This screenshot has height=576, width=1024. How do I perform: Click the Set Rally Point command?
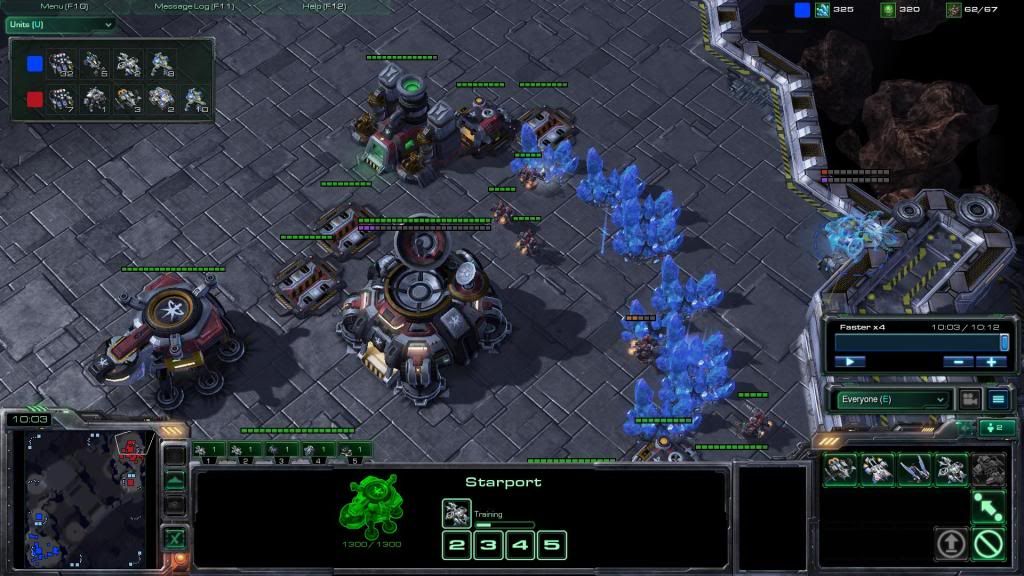pyautogui.click(x=988, y=506)
